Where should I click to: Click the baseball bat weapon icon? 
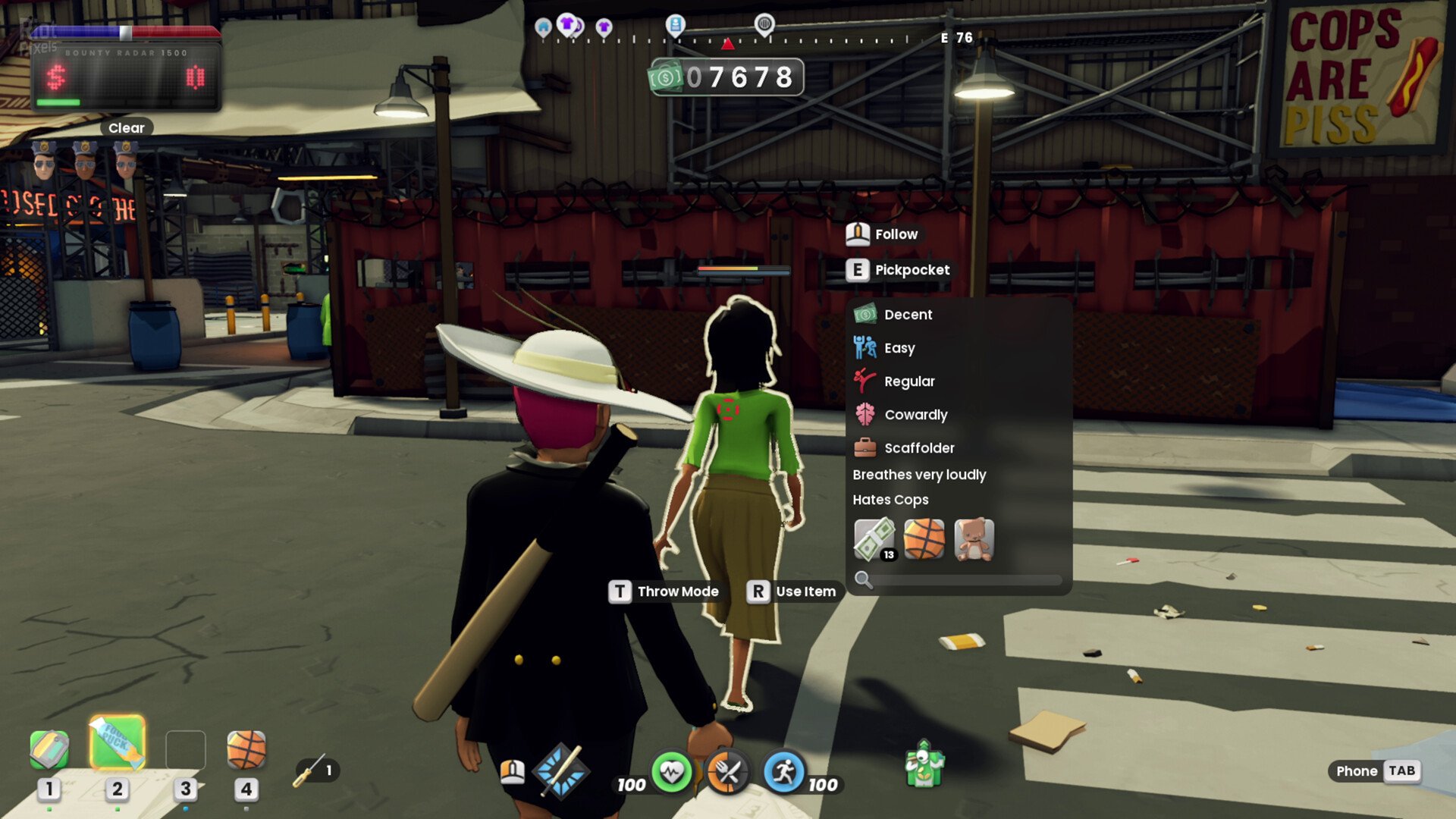tap(561, 772)
